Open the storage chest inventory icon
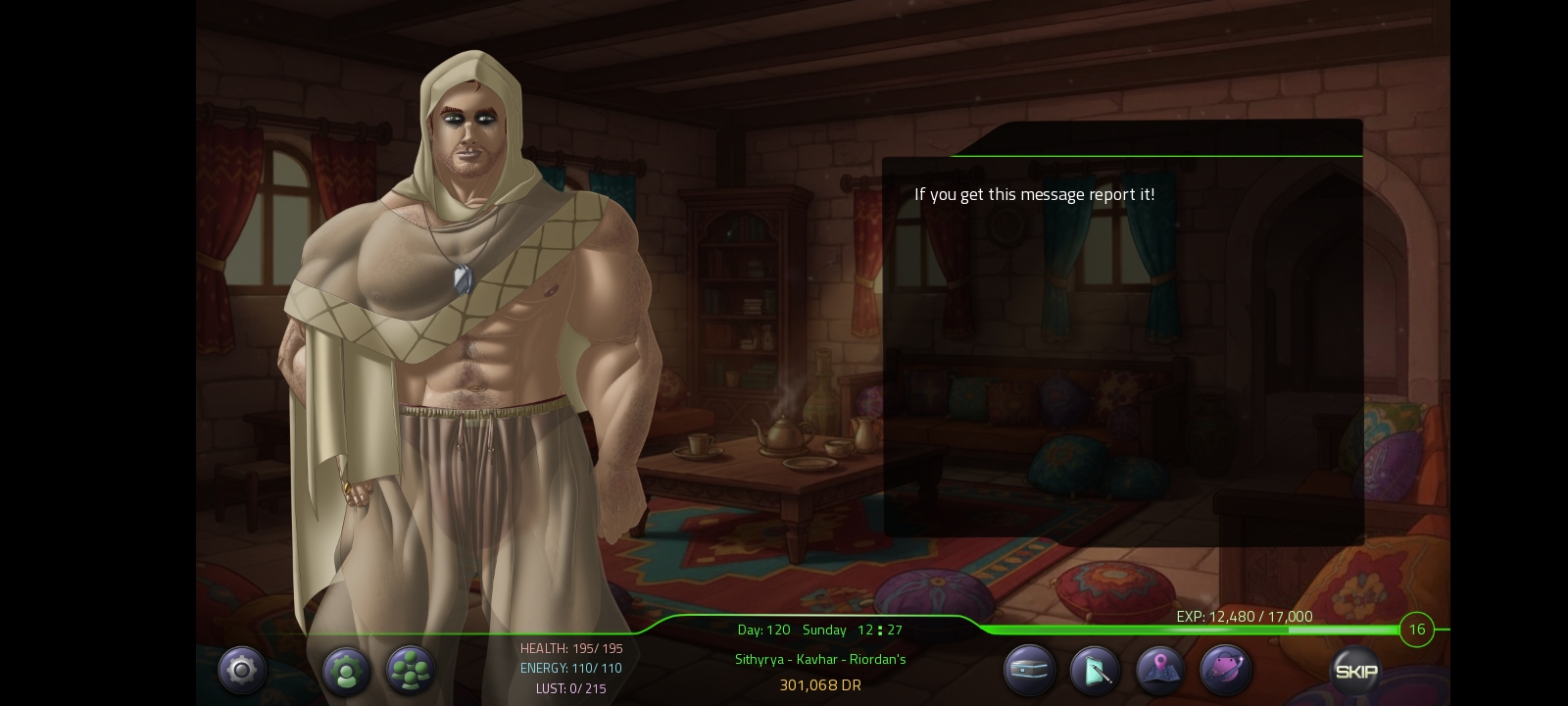Viewport: 1568px width, 706px height. (1029, 672)
